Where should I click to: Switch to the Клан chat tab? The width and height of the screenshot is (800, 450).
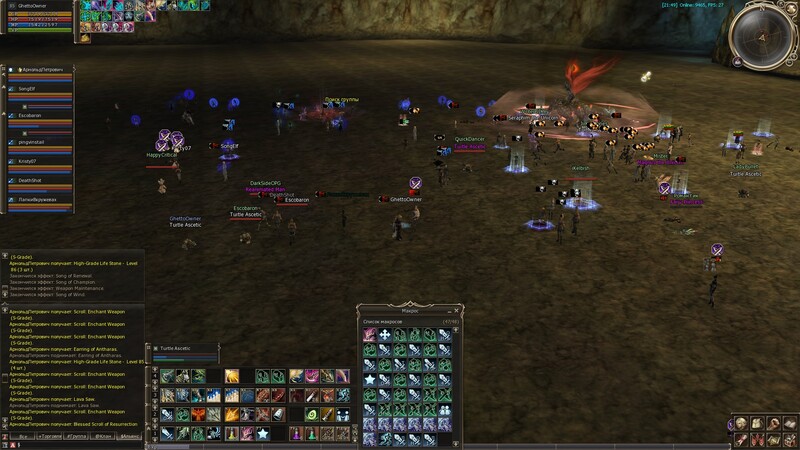105,437
